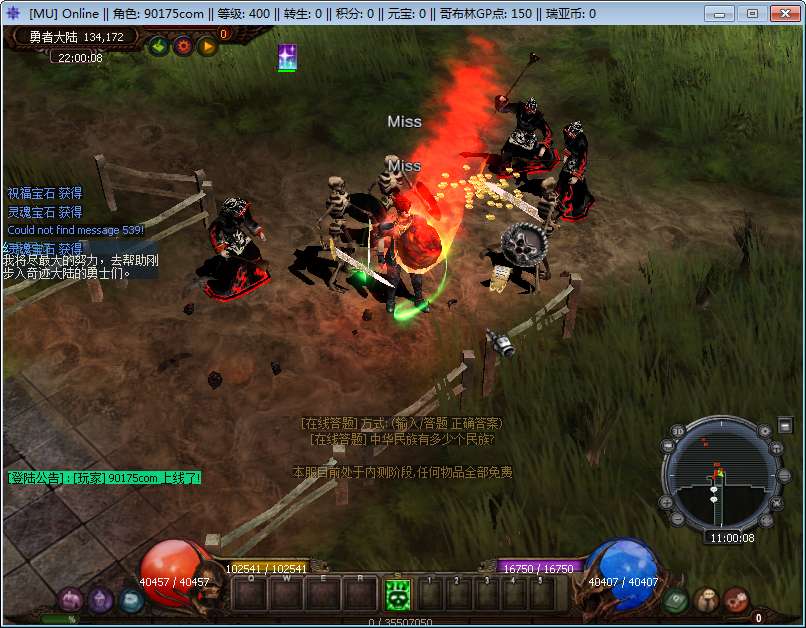The width and height of the screenshot is (806, 628).
Task: Close the MU Online game window
Action: coord(781,13)
